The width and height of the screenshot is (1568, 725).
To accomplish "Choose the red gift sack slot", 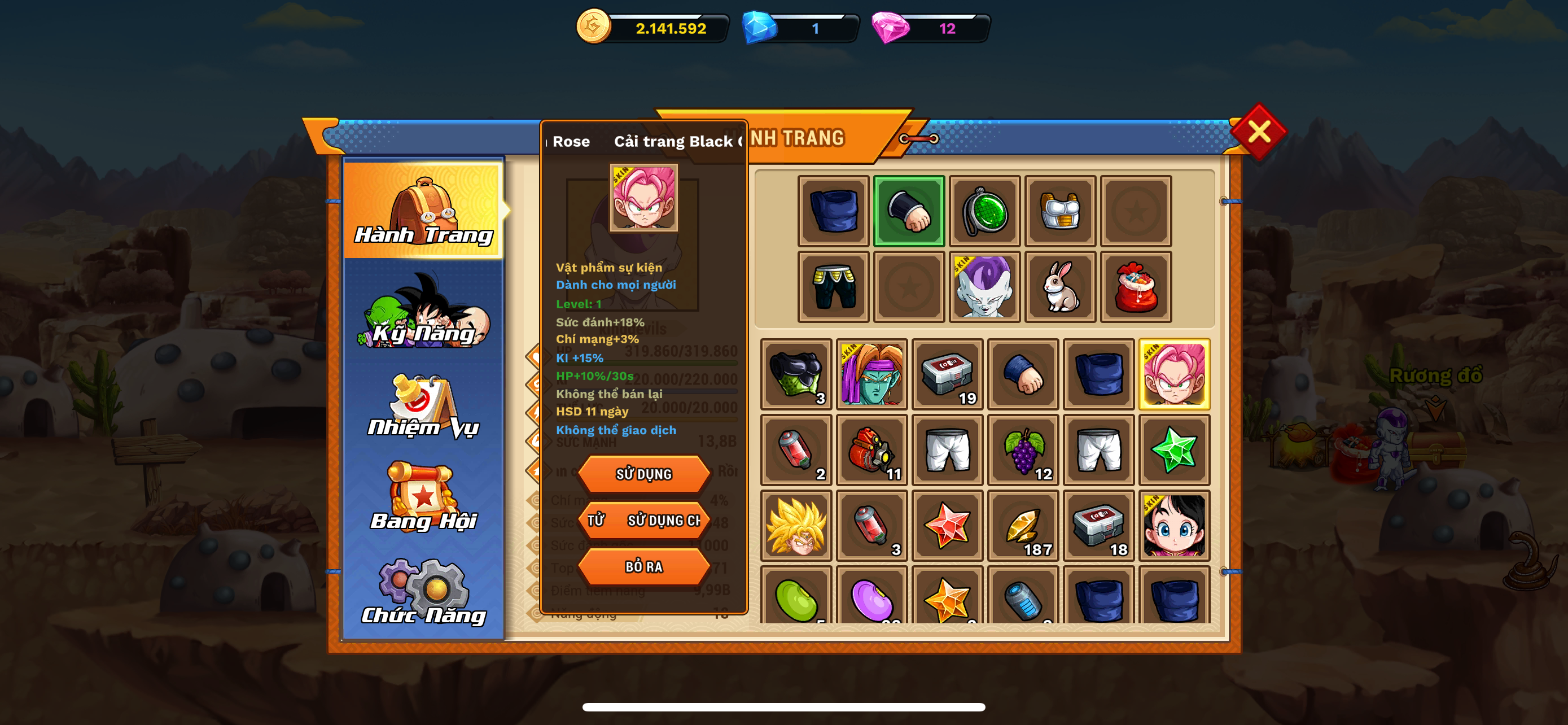I will [1135, 287].
